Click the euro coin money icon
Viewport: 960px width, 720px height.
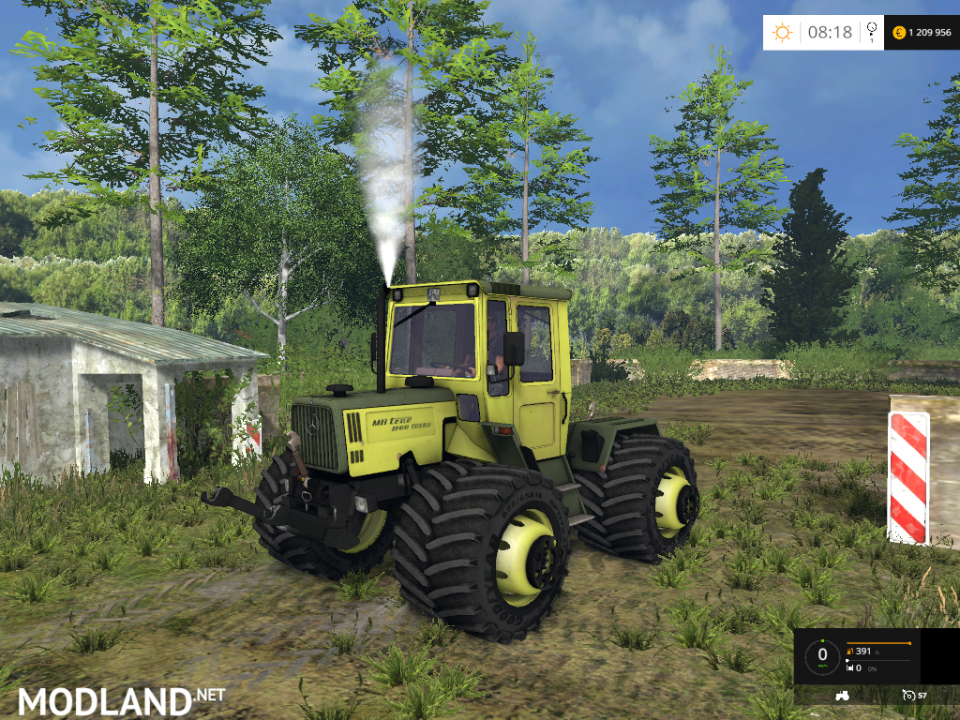click(x=899, y=32)
